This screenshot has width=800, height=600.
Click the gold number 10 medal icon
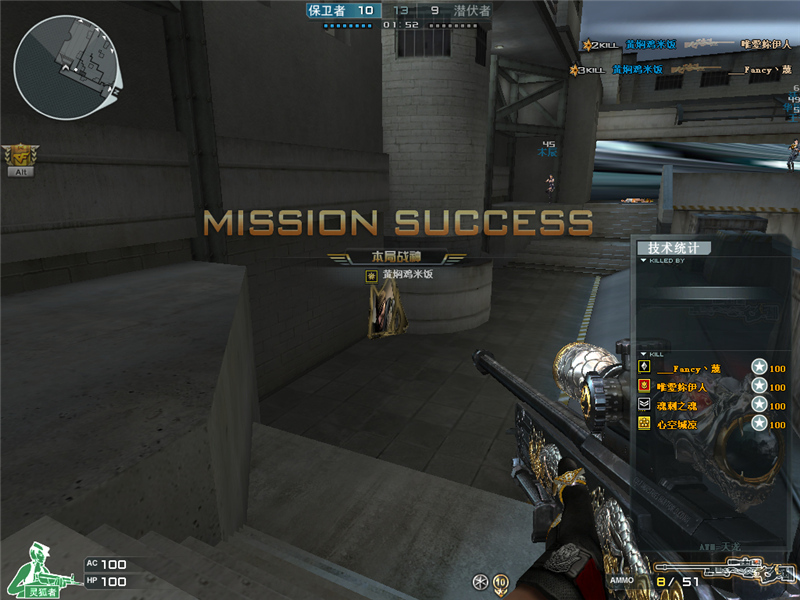click(501, 582)
